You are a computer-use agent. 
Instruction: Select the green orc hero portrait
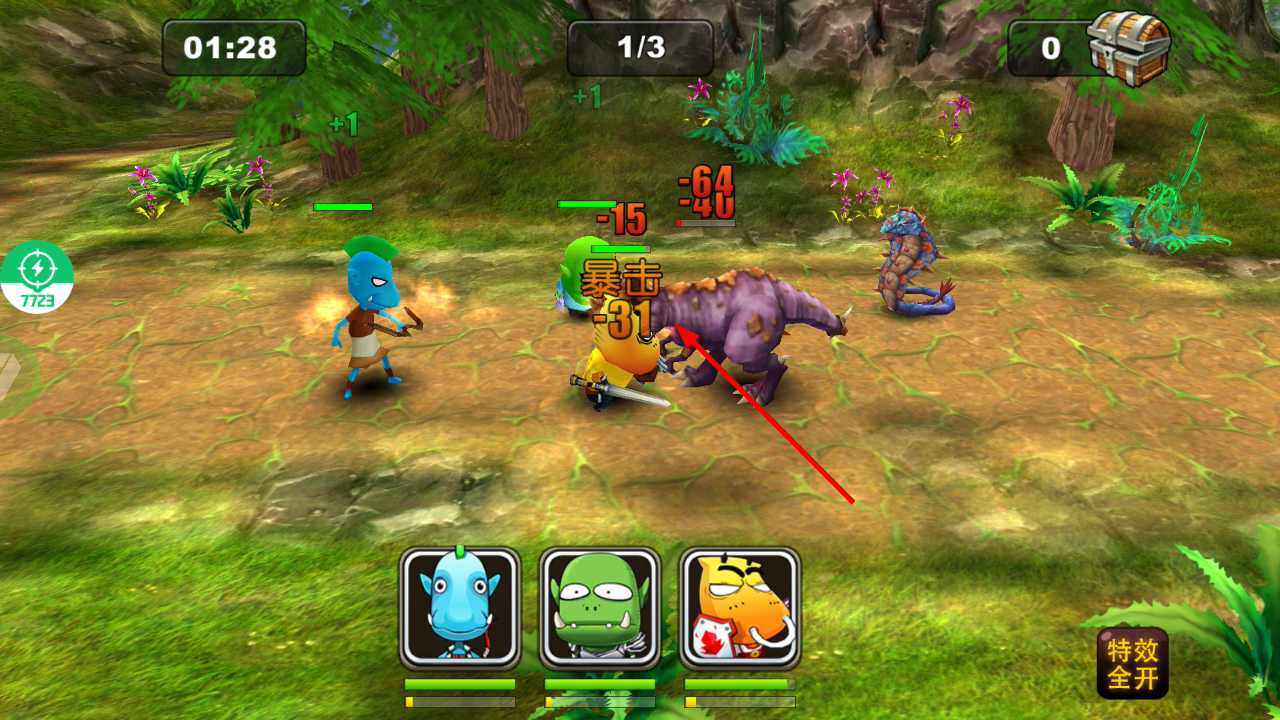pos(600,608)
